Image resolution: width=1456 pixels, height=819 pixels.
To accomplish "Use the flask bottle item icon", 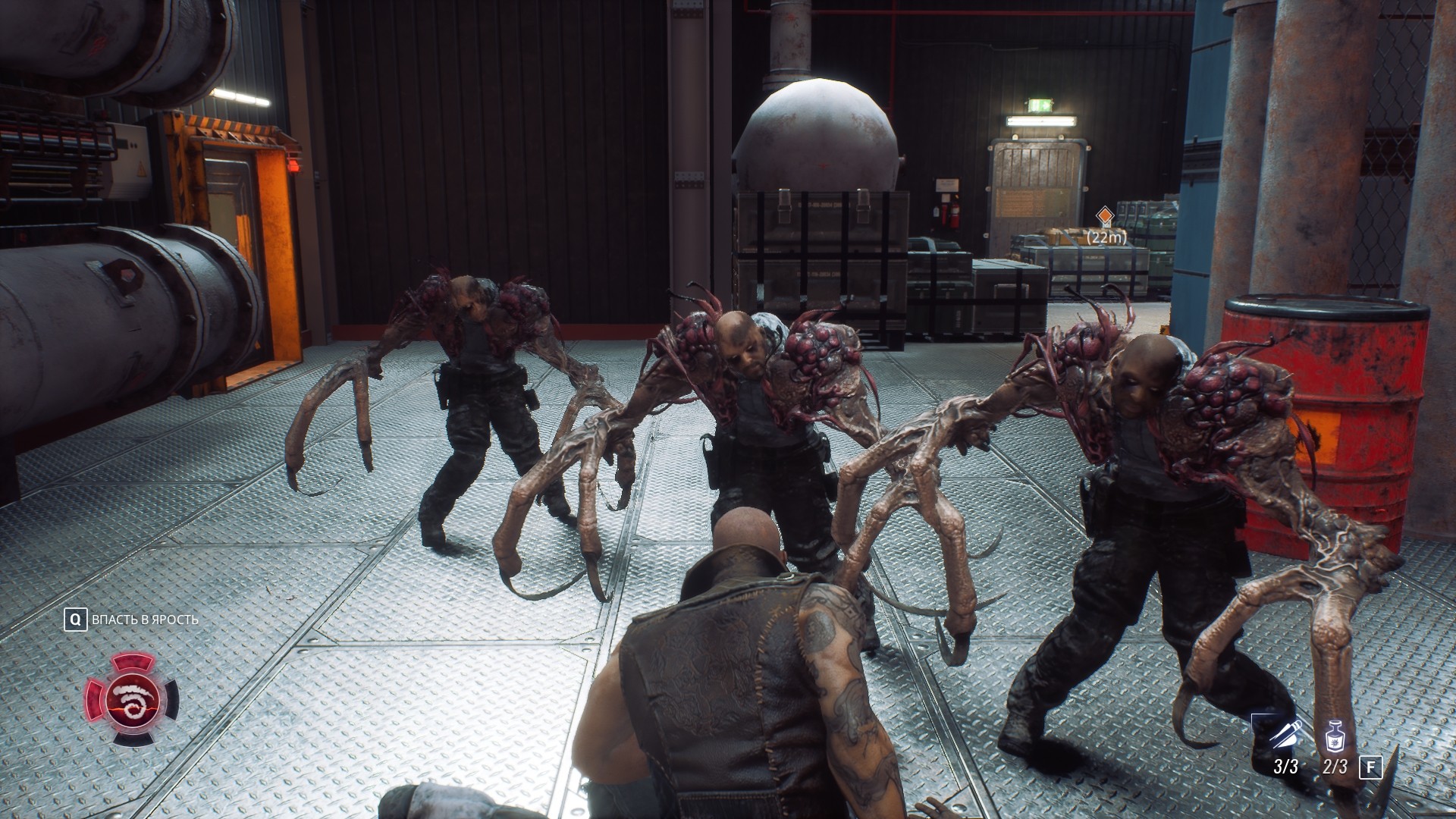I will [x=1335, y=736].
